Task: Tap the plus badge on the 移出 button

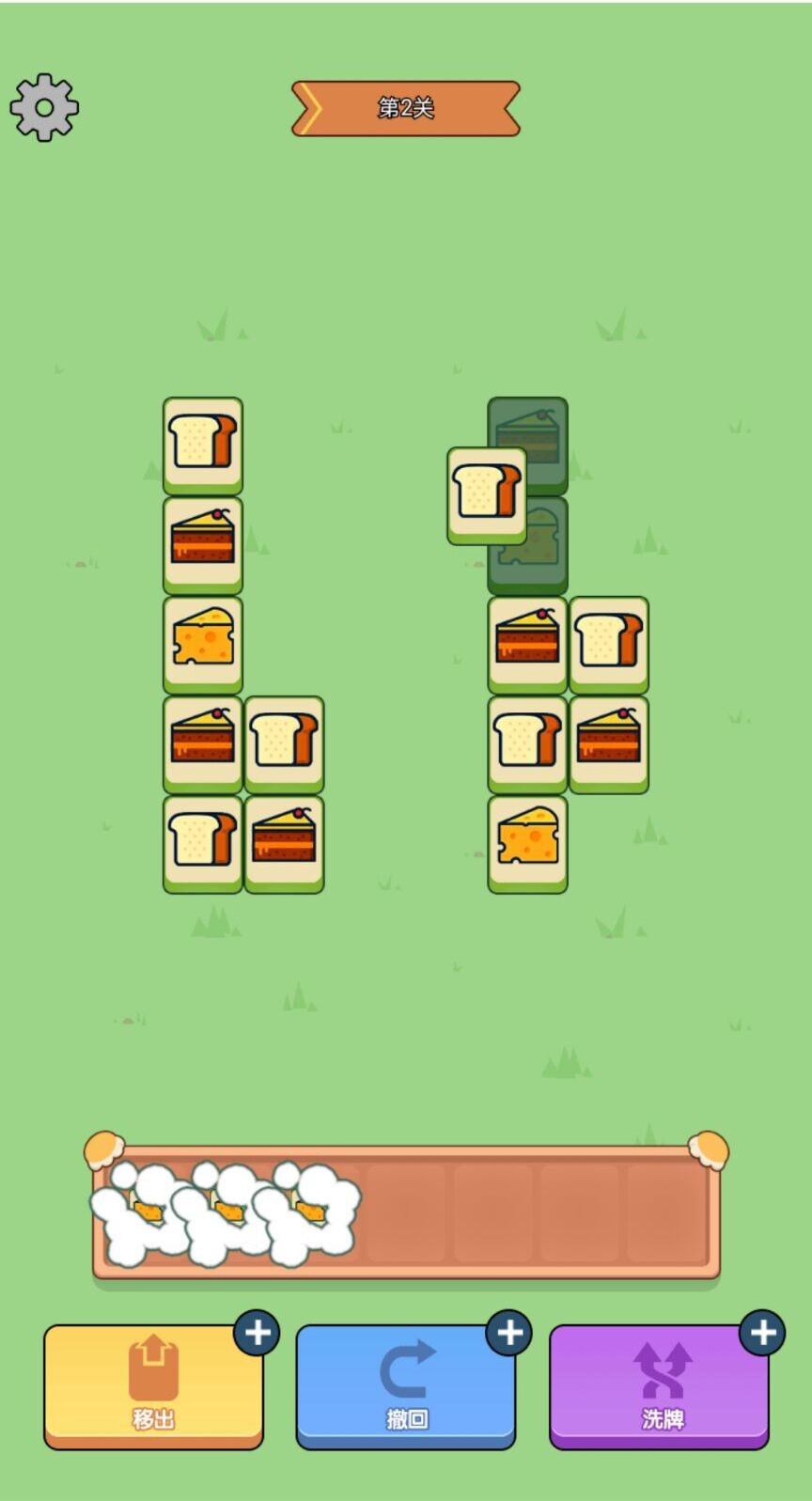Action: click(x=257, y=1333)
